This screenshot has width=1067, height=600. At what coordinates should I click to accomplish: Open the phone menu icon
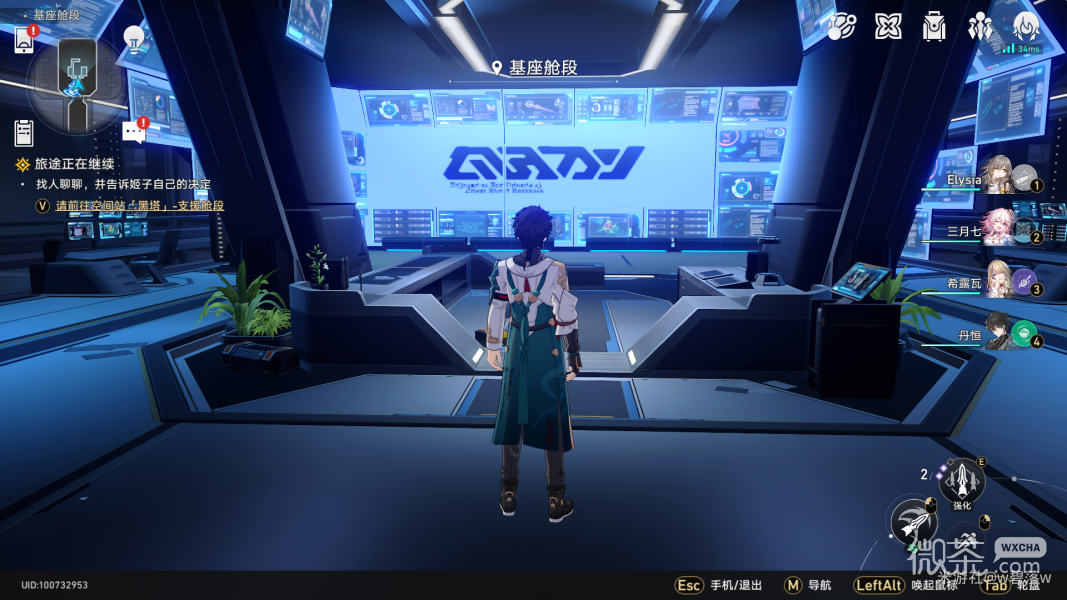tap(24, 40)
